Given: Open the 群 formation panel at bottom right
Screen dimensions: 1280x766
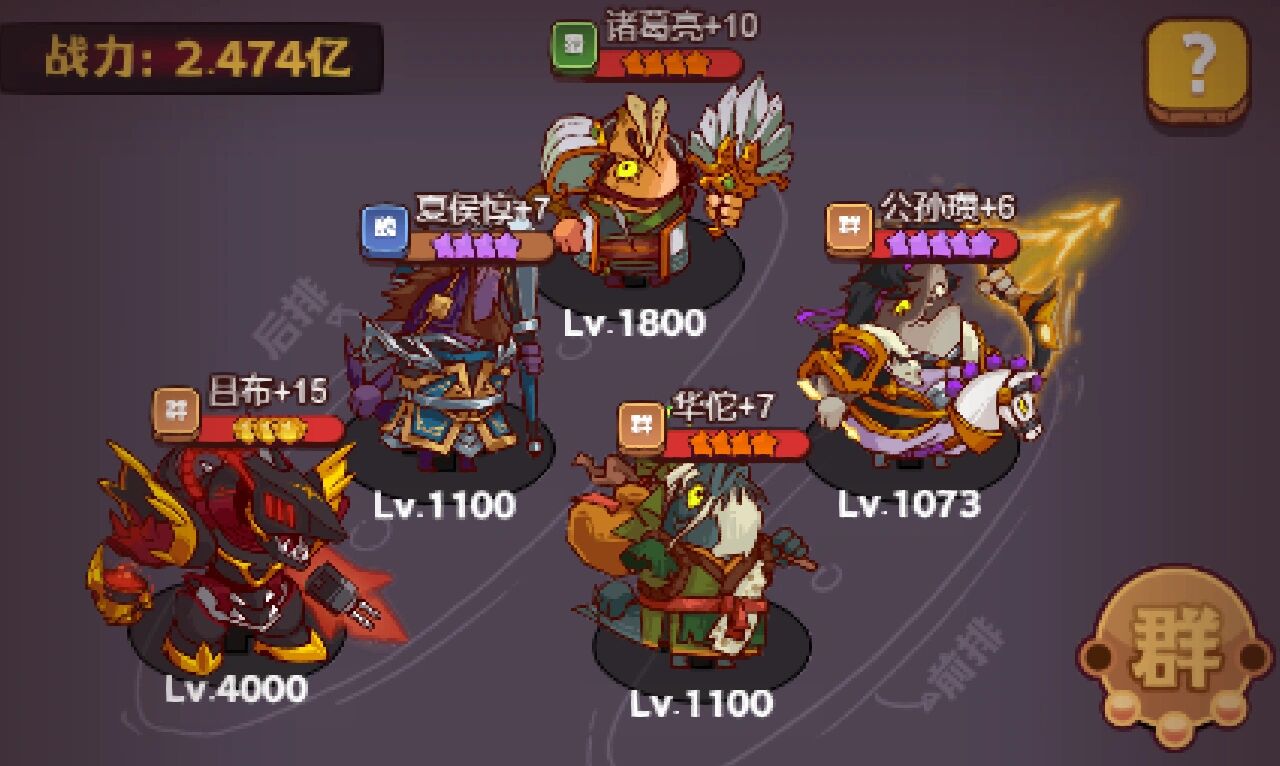Looking at the screenshot, I should pos(1178,649).
